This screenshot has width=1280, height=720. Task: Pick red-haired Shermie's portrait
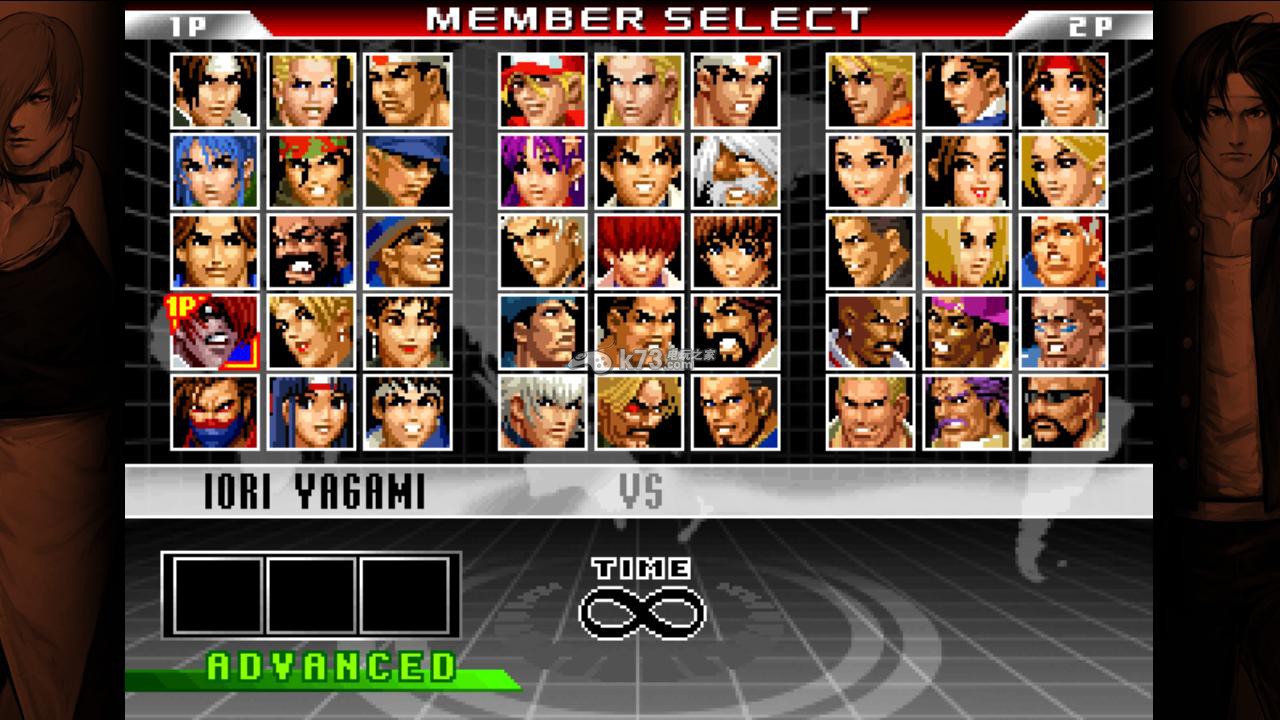pos(639,251)
